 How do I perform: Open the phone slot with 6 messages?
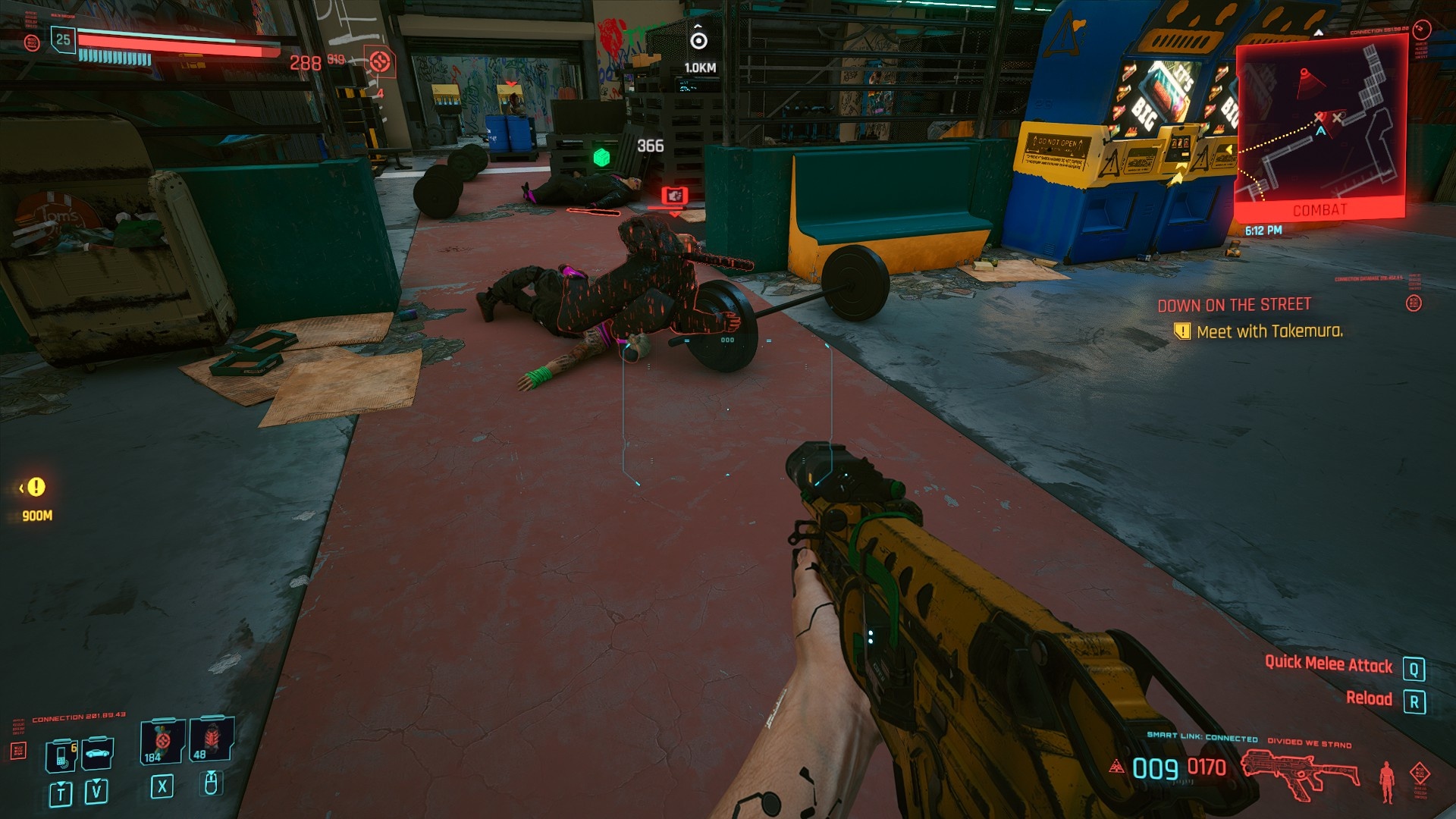[61, 755]
